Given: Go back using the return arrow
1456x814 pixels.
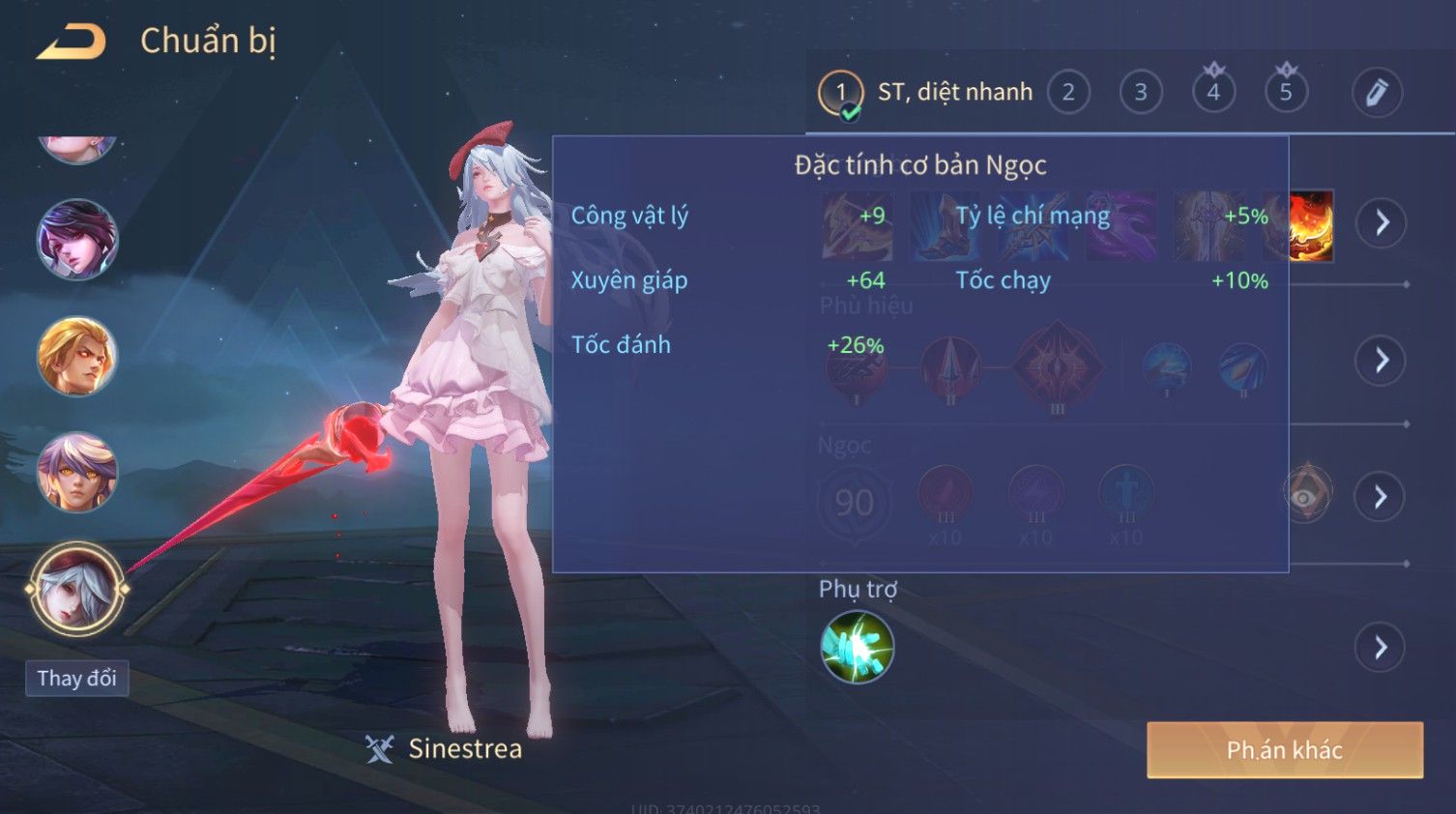Looking at the screenshot, I should [x=71, y=42].
